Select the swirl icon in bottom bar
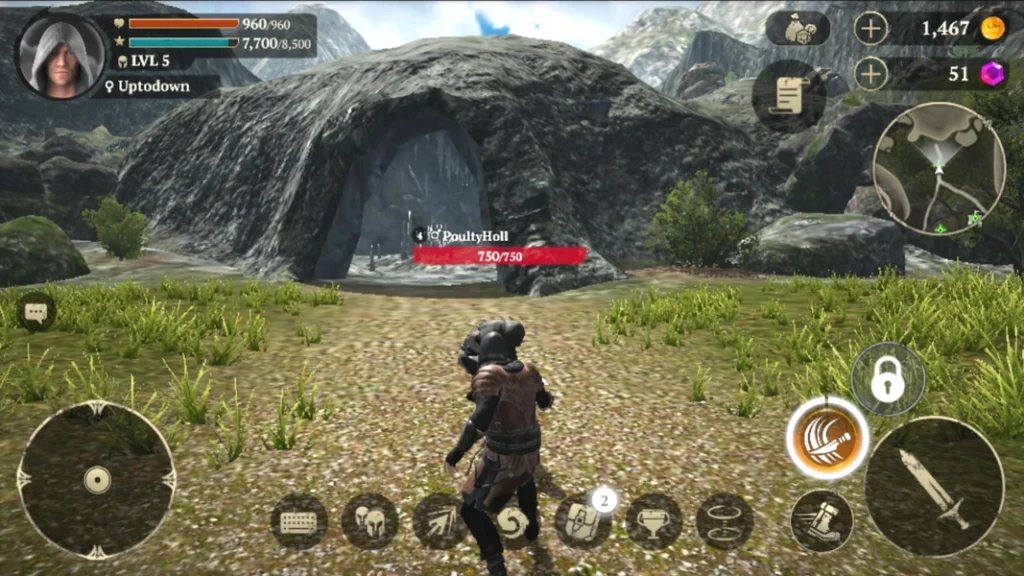This screenshot has height=576, width=1024. (513, 522)
